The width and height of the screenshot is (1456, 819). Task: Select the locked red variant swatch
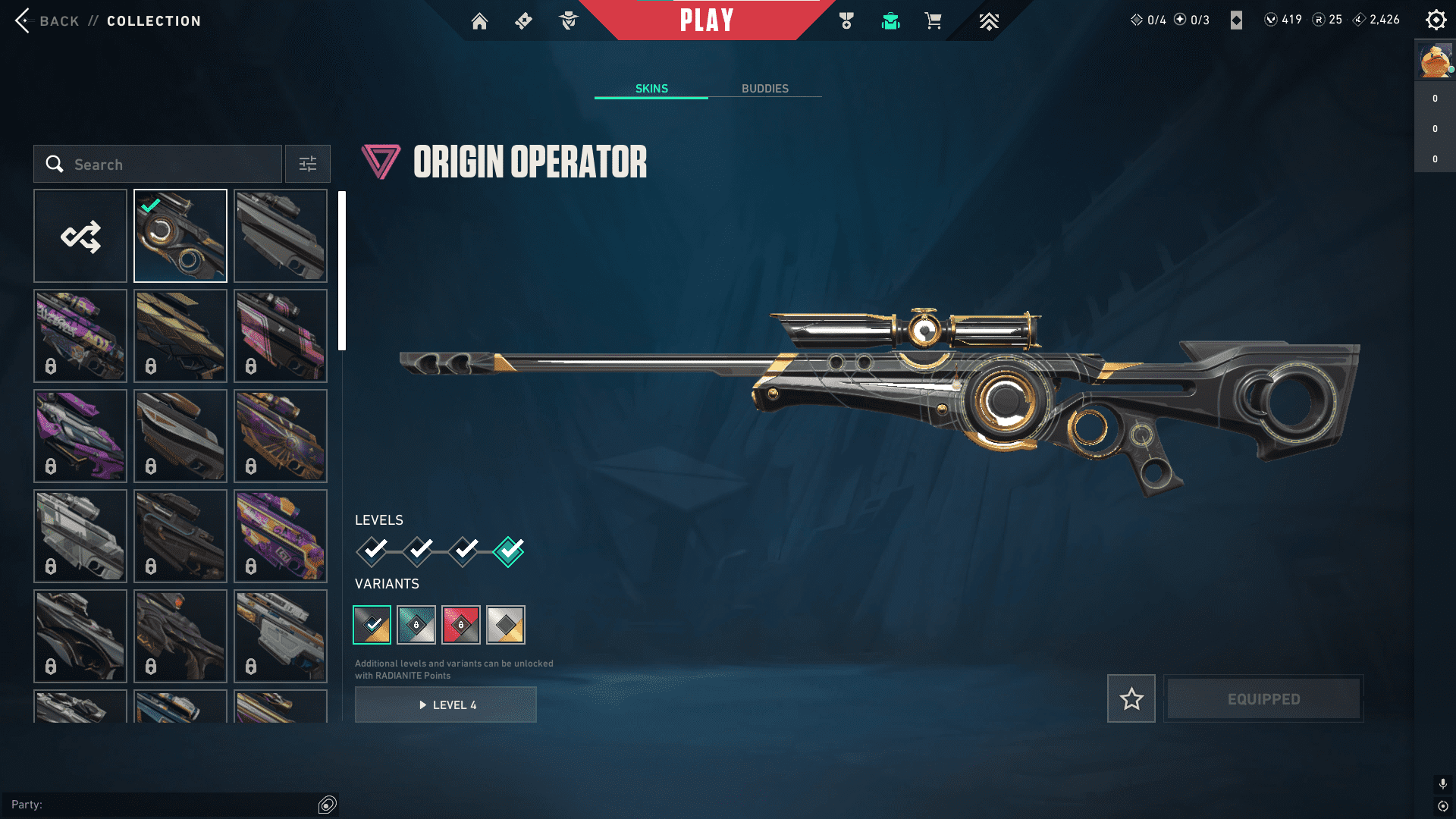[460, 625]
